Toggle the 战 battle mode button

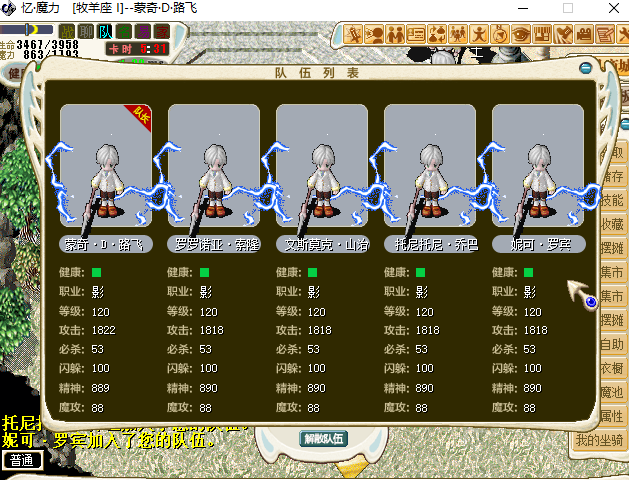[x=68, y=32]
